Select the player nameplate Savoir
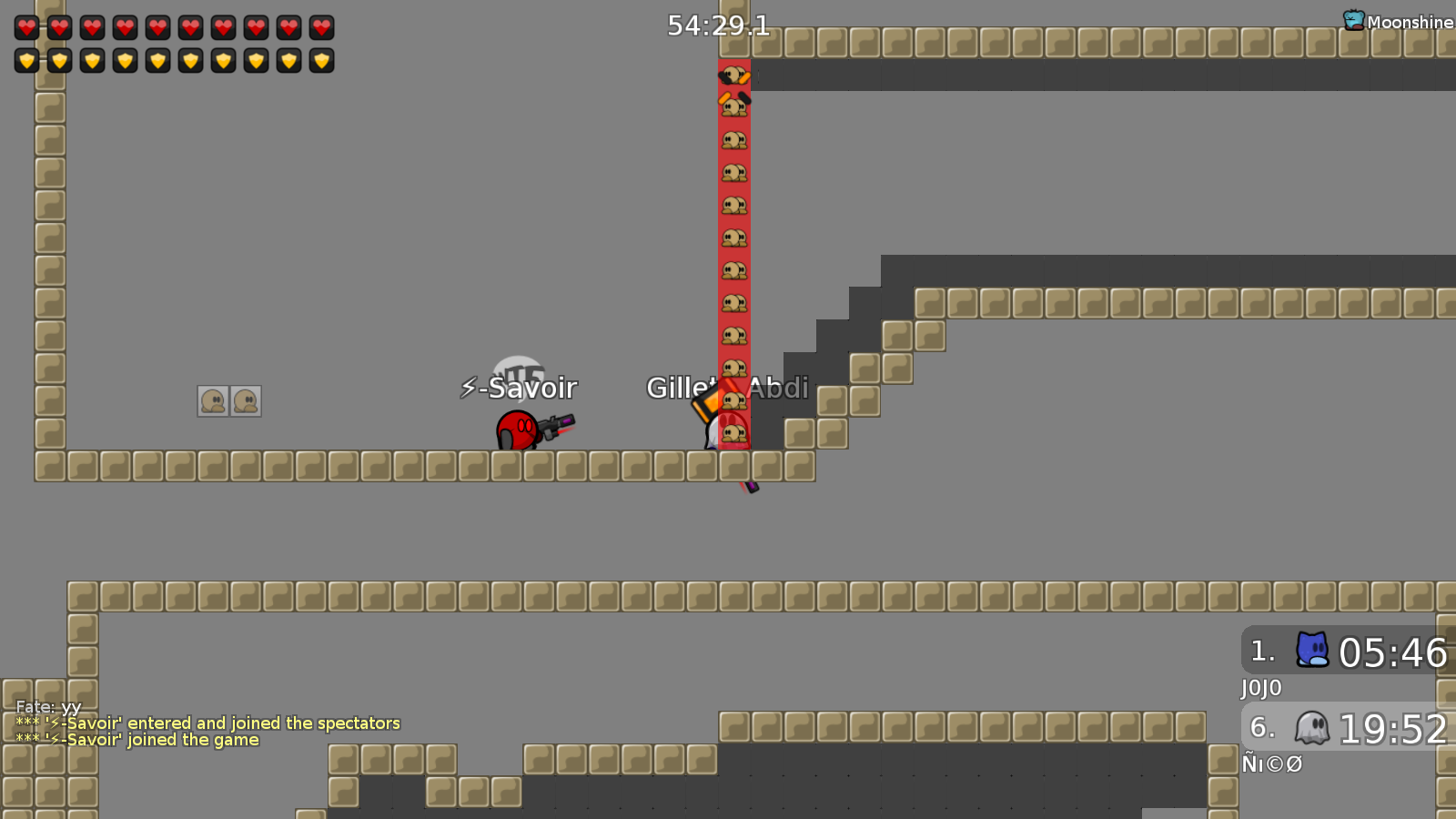1456x819 pixels. (x=520, y=389)
